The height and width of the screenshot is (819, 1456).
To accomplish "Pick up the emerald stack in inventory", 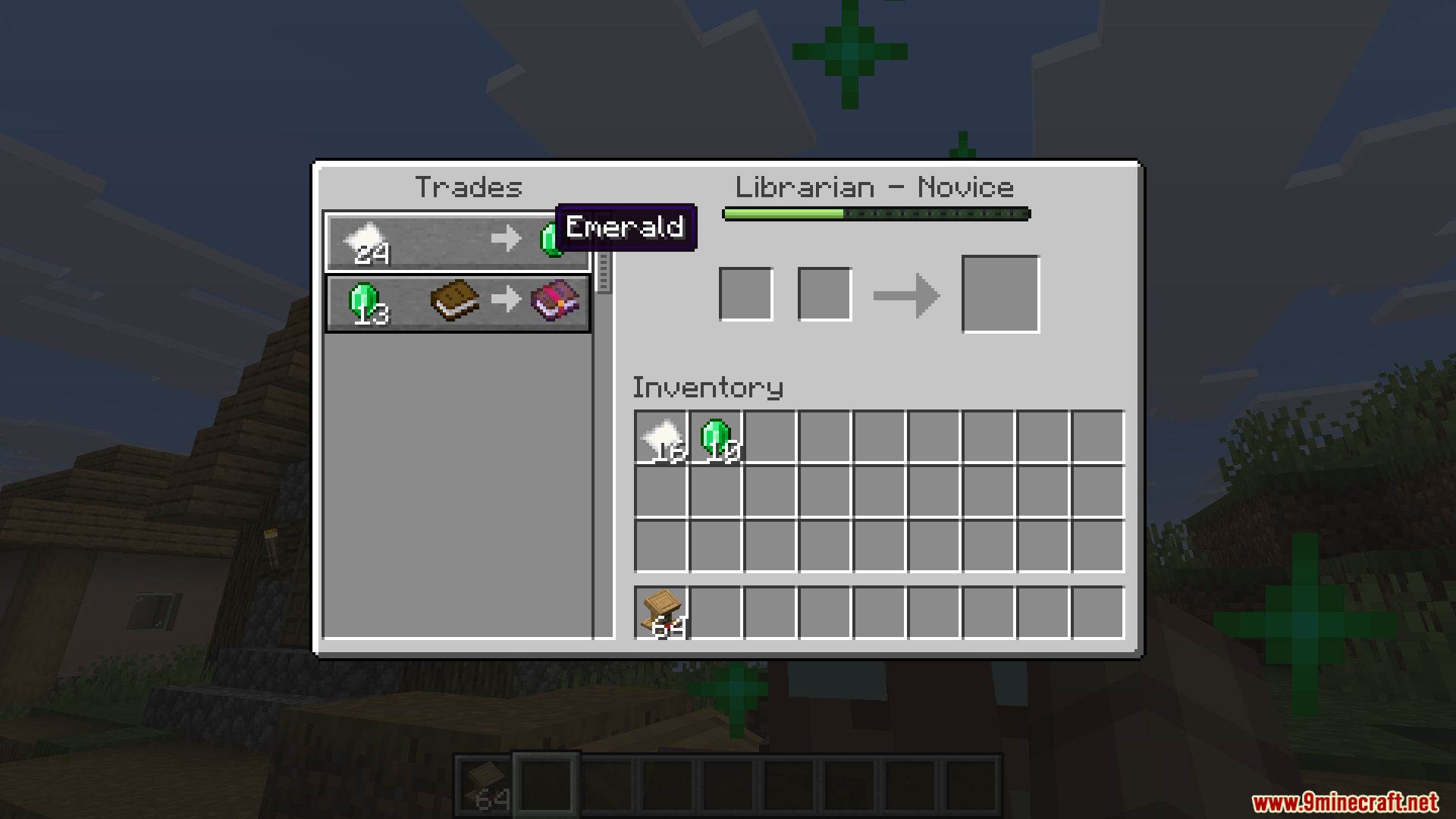I will (716, 438).
